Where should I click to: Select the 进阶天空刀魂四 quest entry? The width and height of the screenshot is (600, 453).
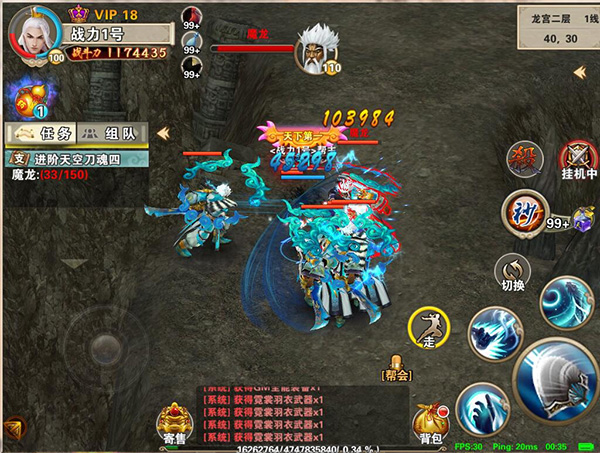coord(78,158)
